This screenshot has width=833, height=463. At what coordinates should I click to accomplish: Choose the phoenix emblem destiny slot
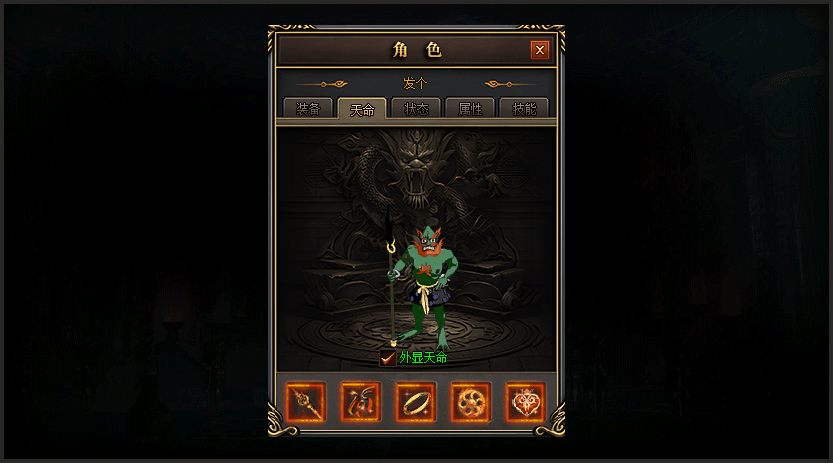pyautogui.click(x=361, y=402)
